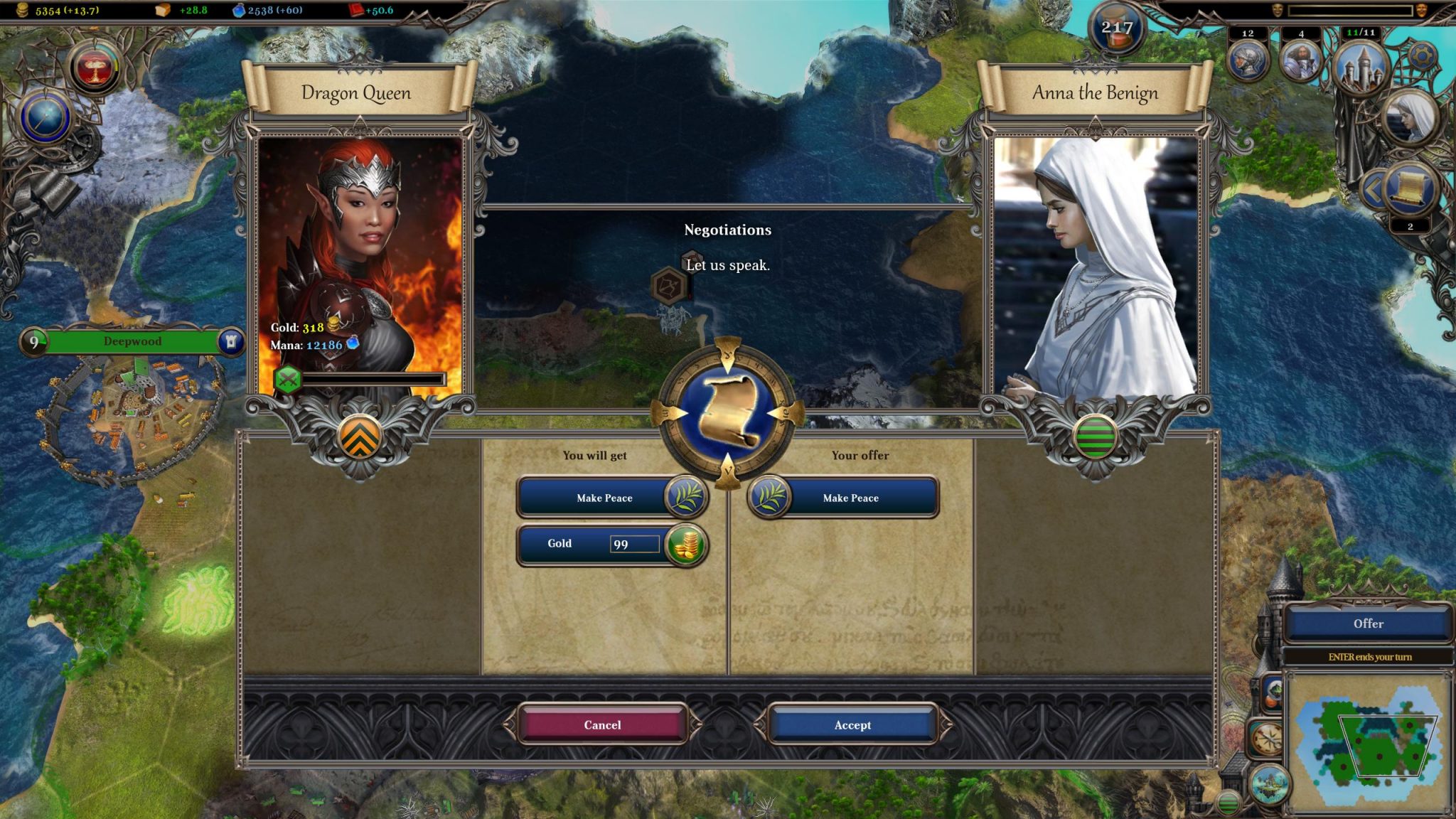Select Make Peace under You will get
1456x819 pixels.
pyautogui.click(x=604, y=498)
